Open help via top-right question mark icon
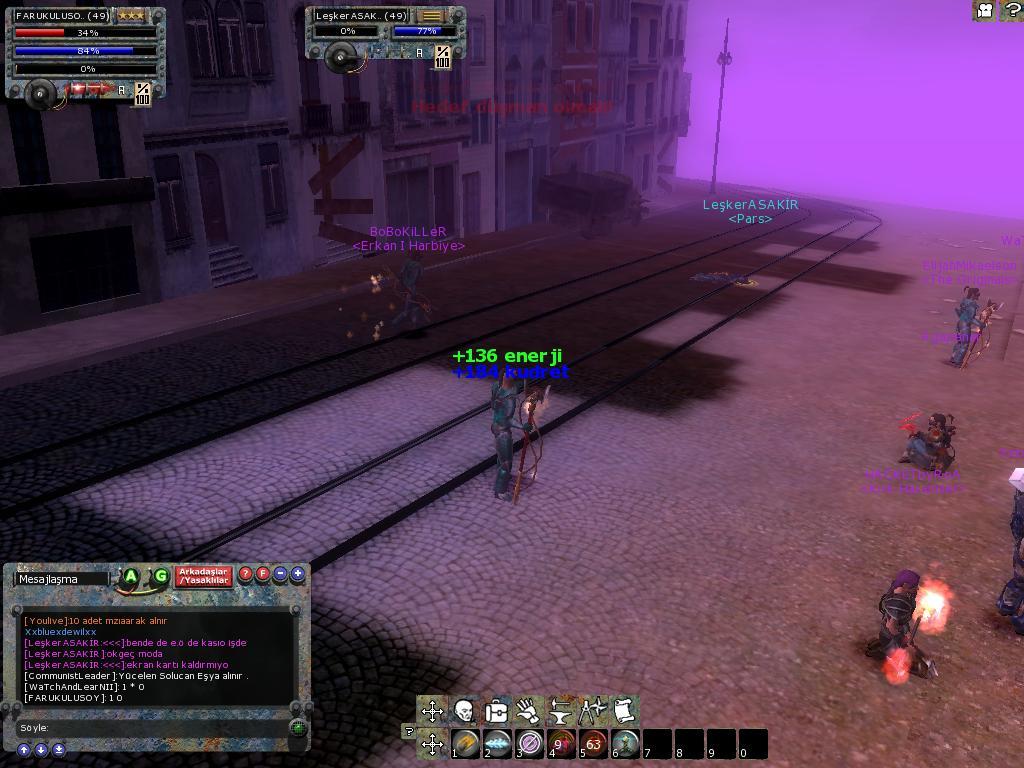Viewport: 1024px width, 768px height. click(1010, 11)
